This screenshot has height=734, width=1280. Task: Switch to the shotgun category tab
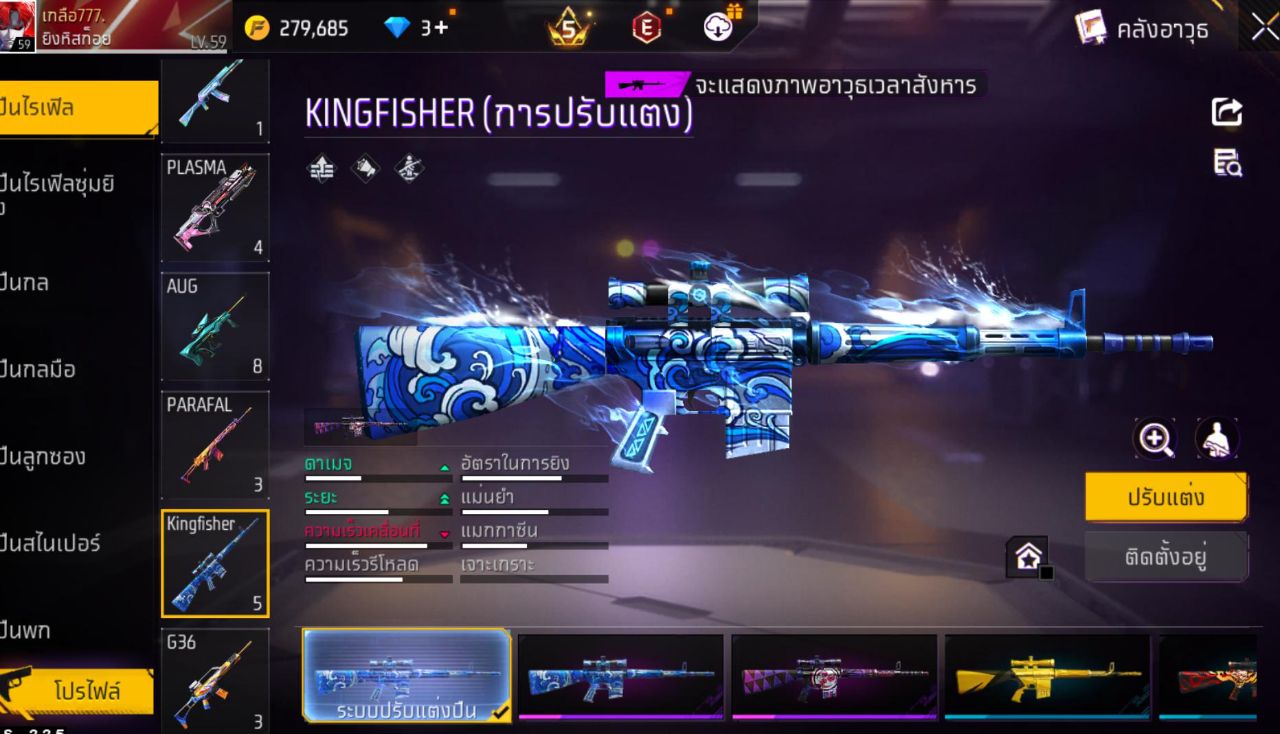[x=60, y=456]
